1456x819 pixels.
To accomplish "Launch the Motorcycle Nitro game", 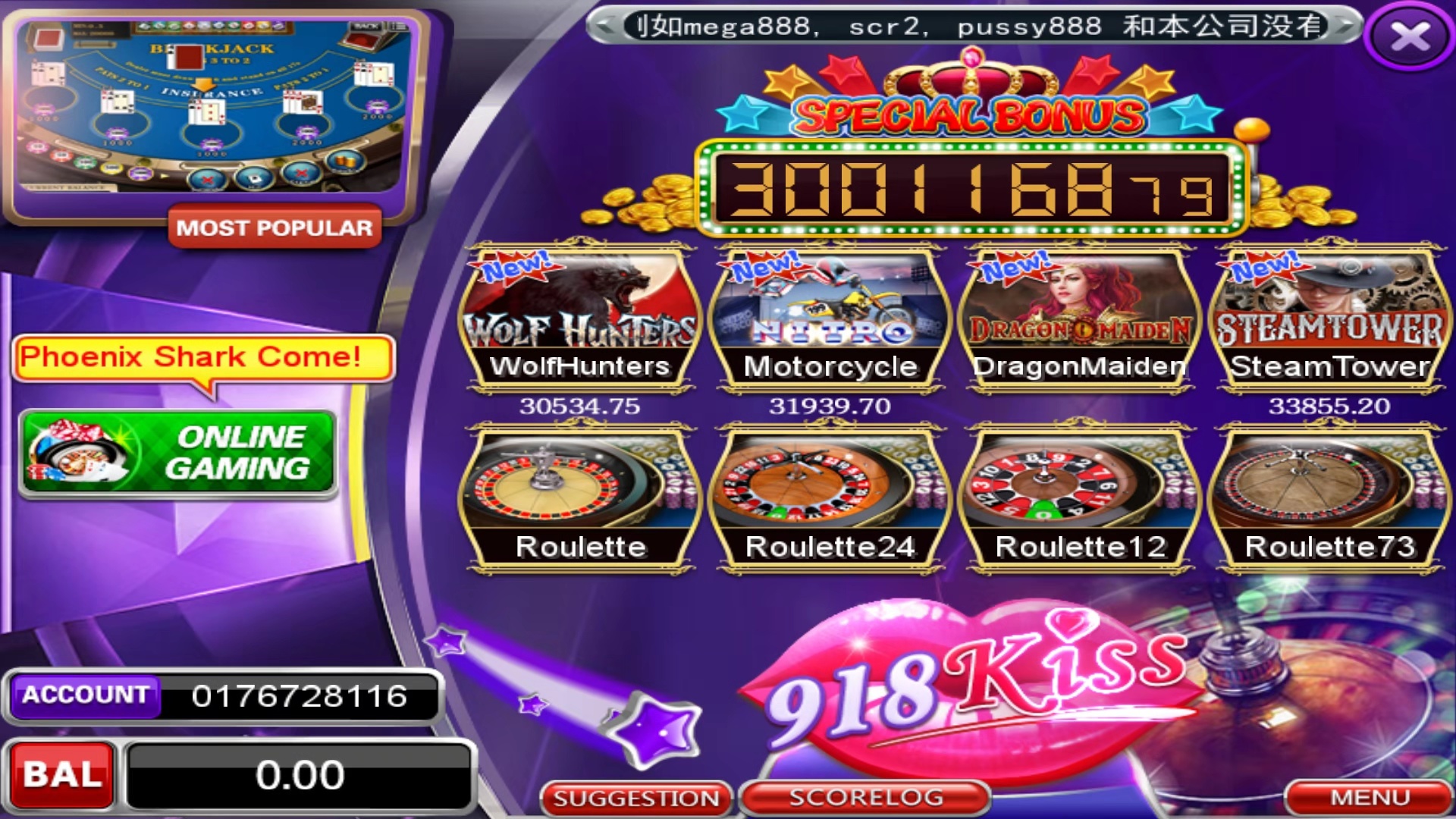I will pyautogui.click(x=830, y=318).
